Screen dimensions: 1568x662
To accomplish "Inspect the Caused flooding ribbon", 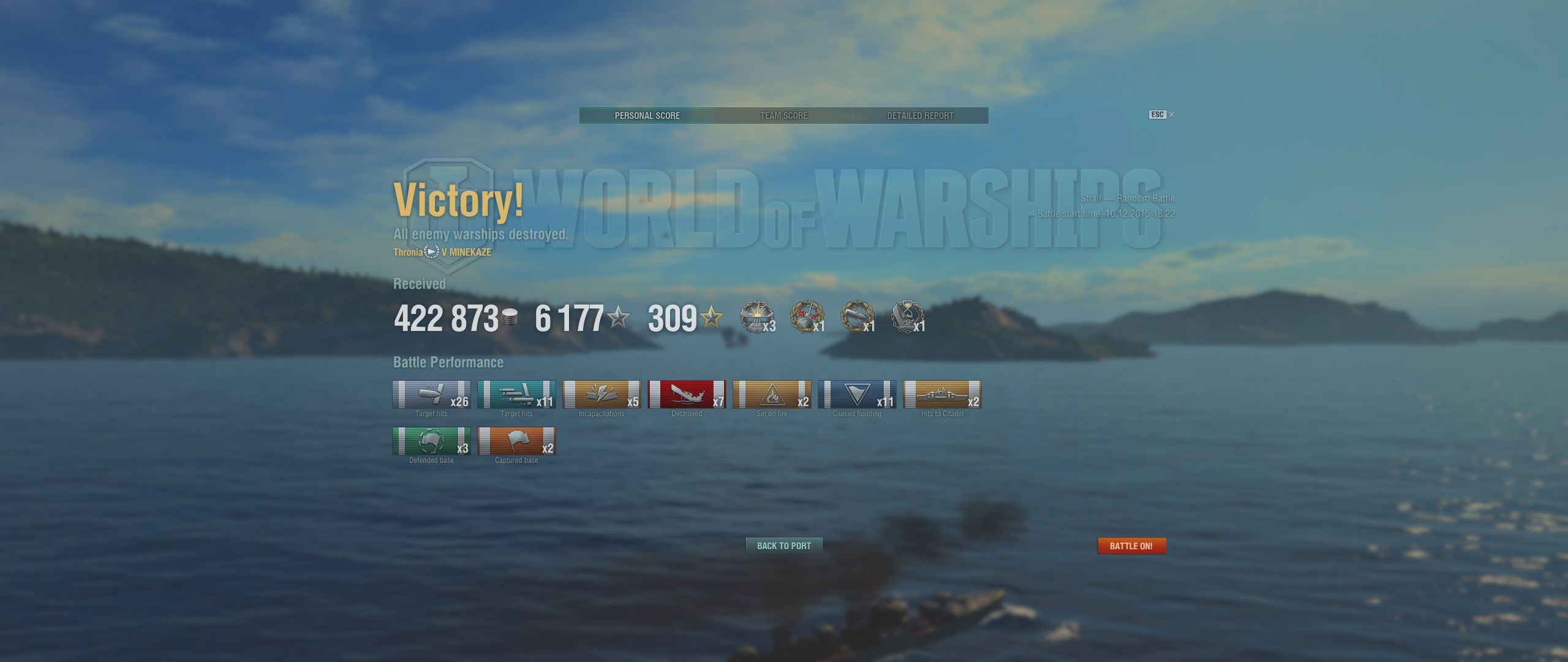I will (857, 395).
